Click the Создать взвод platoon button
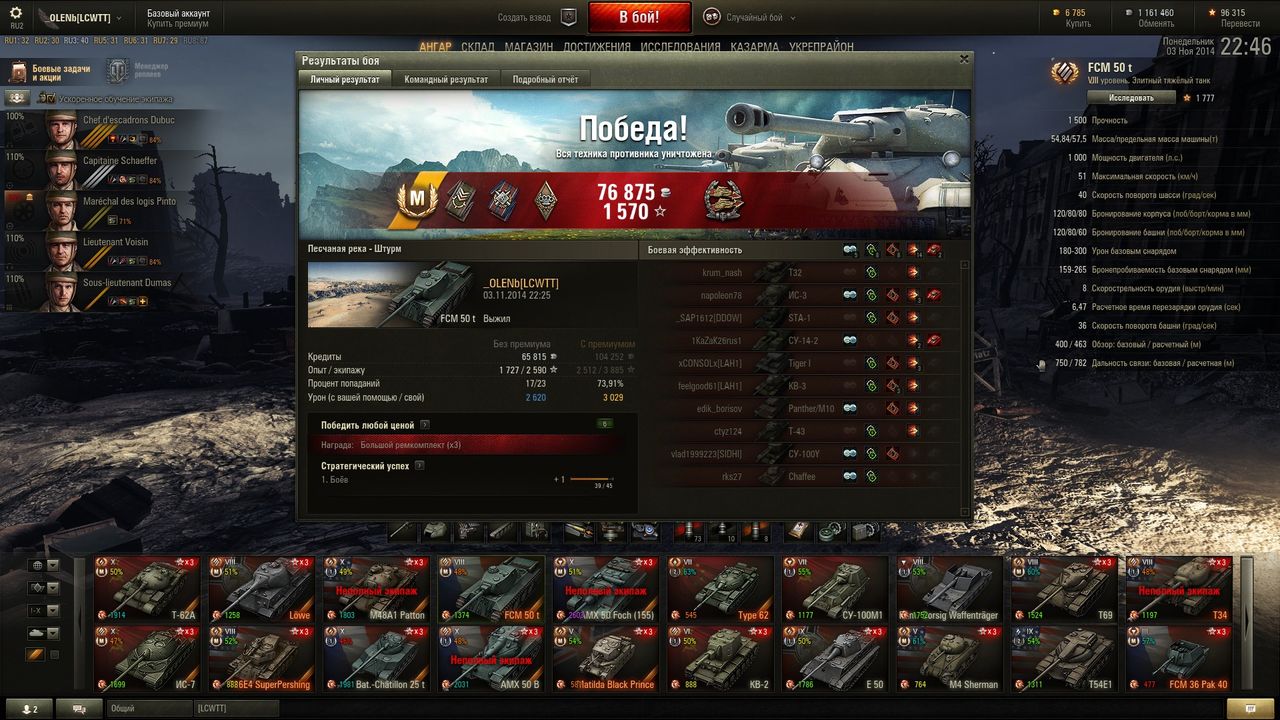 (538, 17)
